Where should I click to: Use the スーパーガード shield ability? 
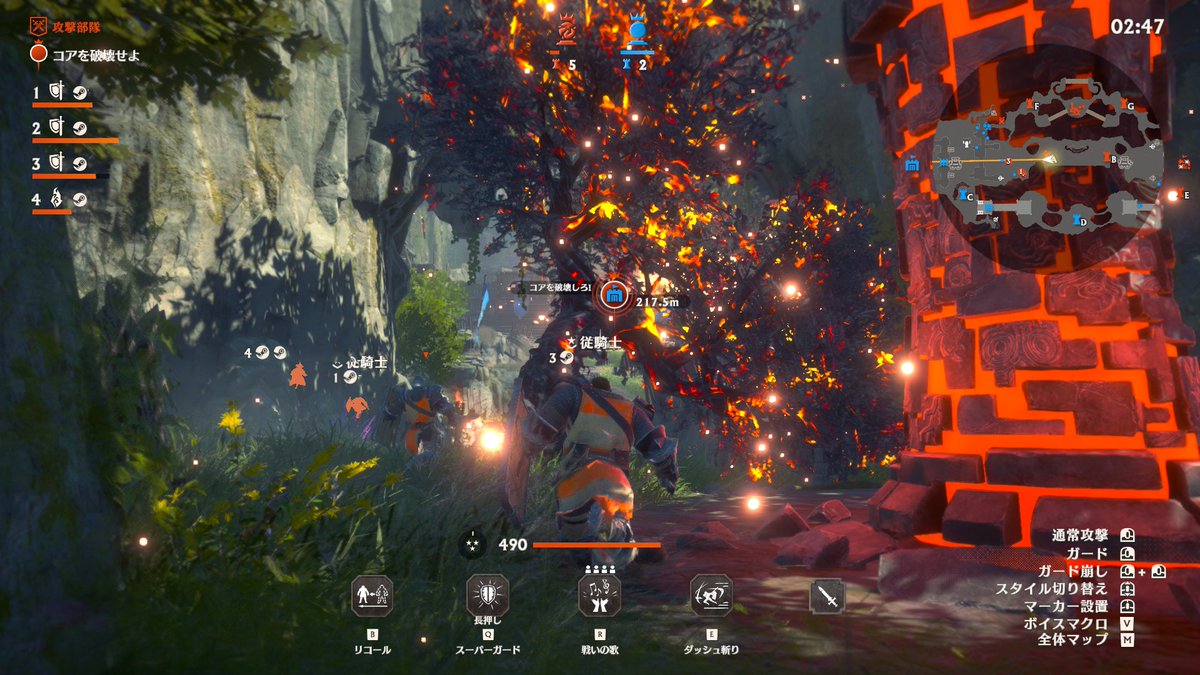point(488,596)
